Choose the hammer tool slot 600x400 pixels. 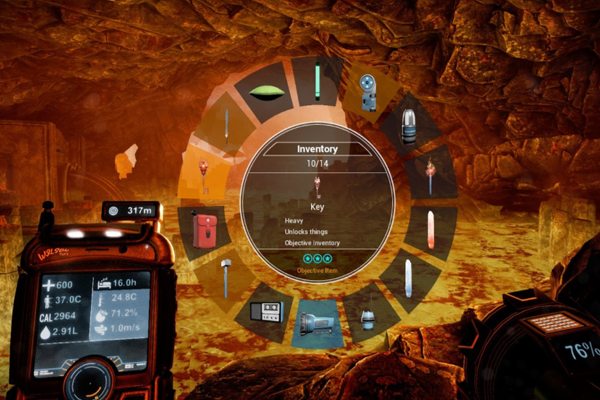(x=227, y=277)
